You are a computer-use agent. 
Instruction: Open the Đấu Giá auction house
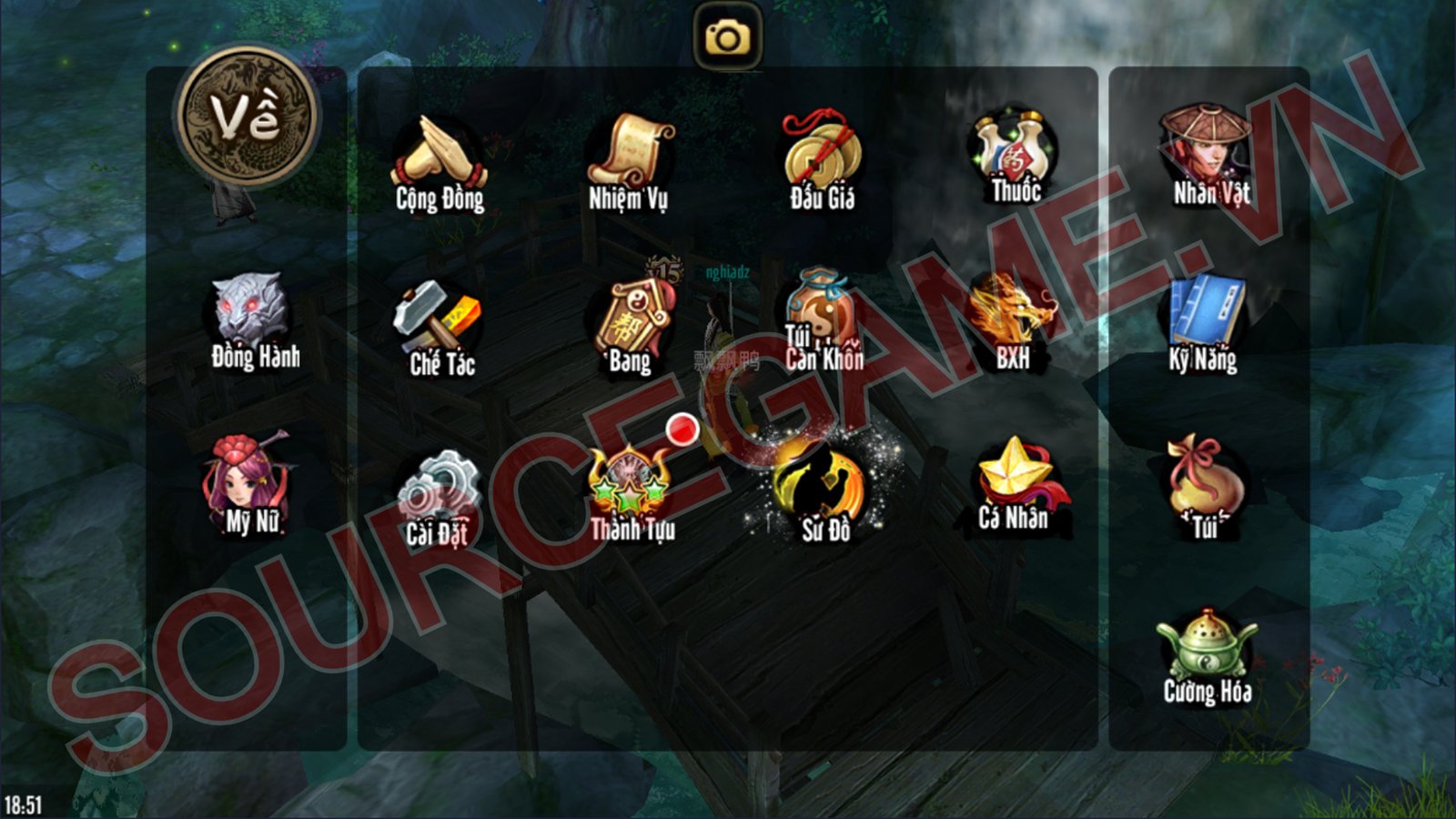click(821, 157)
